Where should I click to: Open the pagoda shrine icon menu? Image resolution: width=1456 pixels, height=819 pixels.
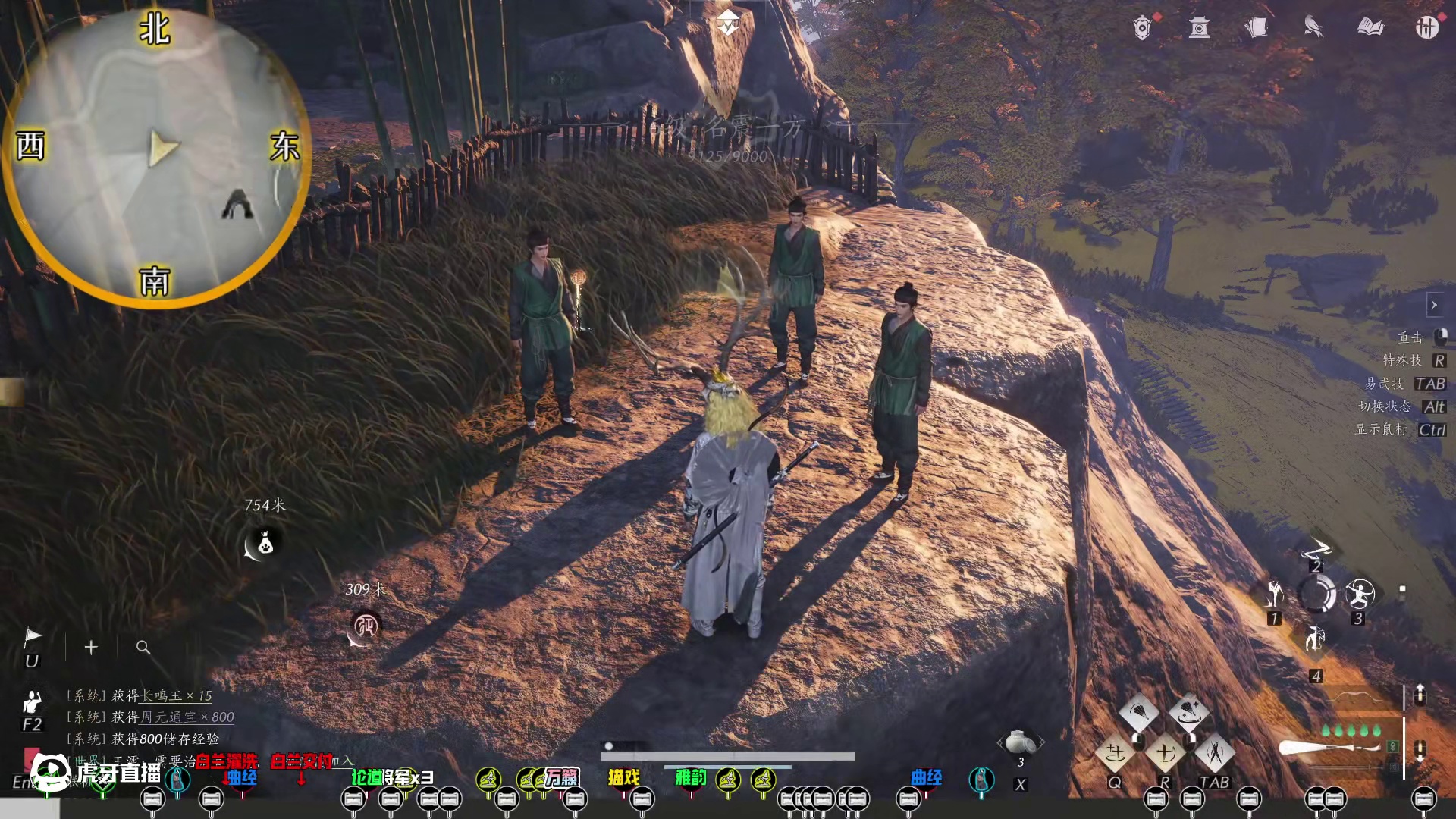click(x=1199, y=28)
